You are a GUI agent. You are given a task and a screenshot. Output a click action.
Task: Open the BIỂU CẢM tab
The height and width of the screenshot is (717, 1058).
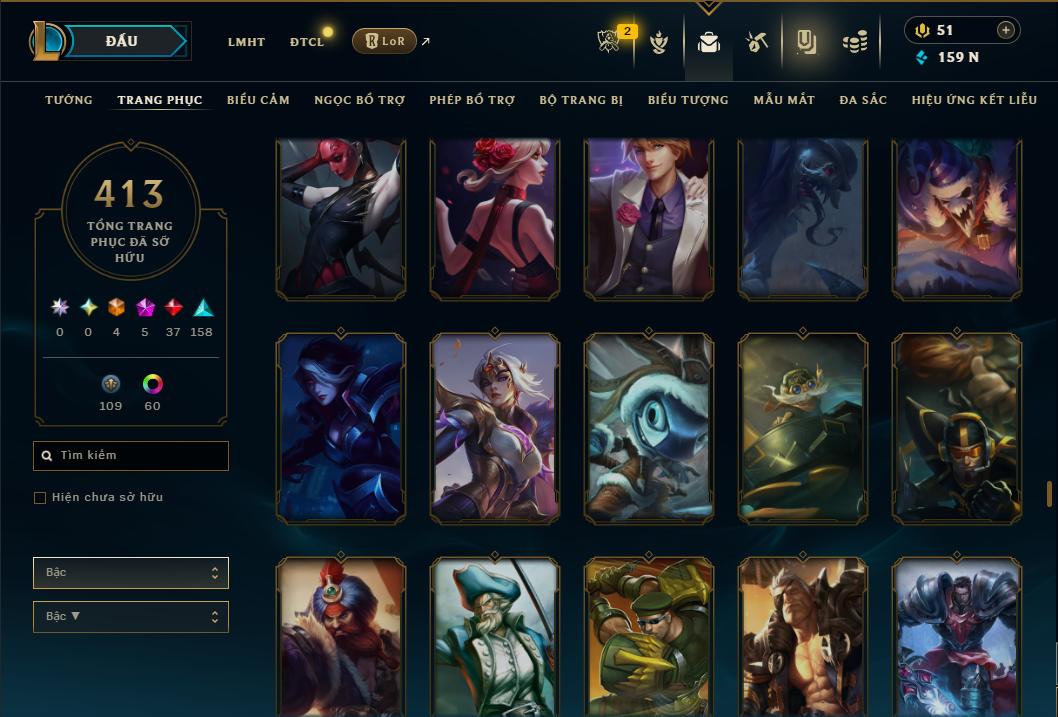coord(258,100)
